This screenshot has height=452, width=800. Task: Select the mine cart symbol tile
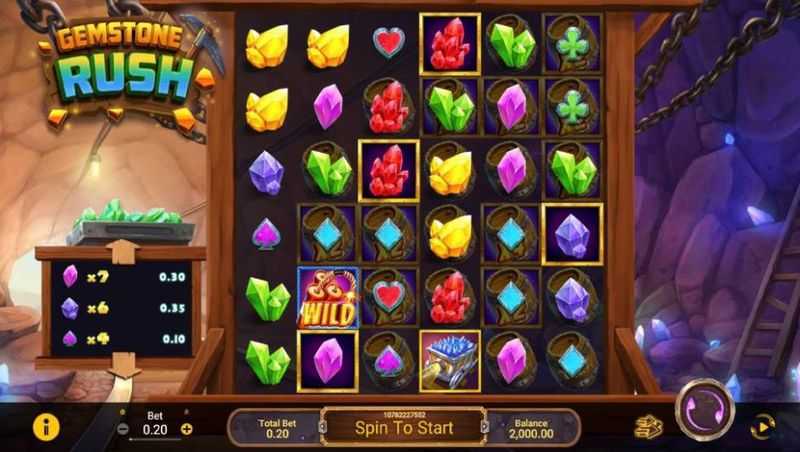[x=449, y=360]
